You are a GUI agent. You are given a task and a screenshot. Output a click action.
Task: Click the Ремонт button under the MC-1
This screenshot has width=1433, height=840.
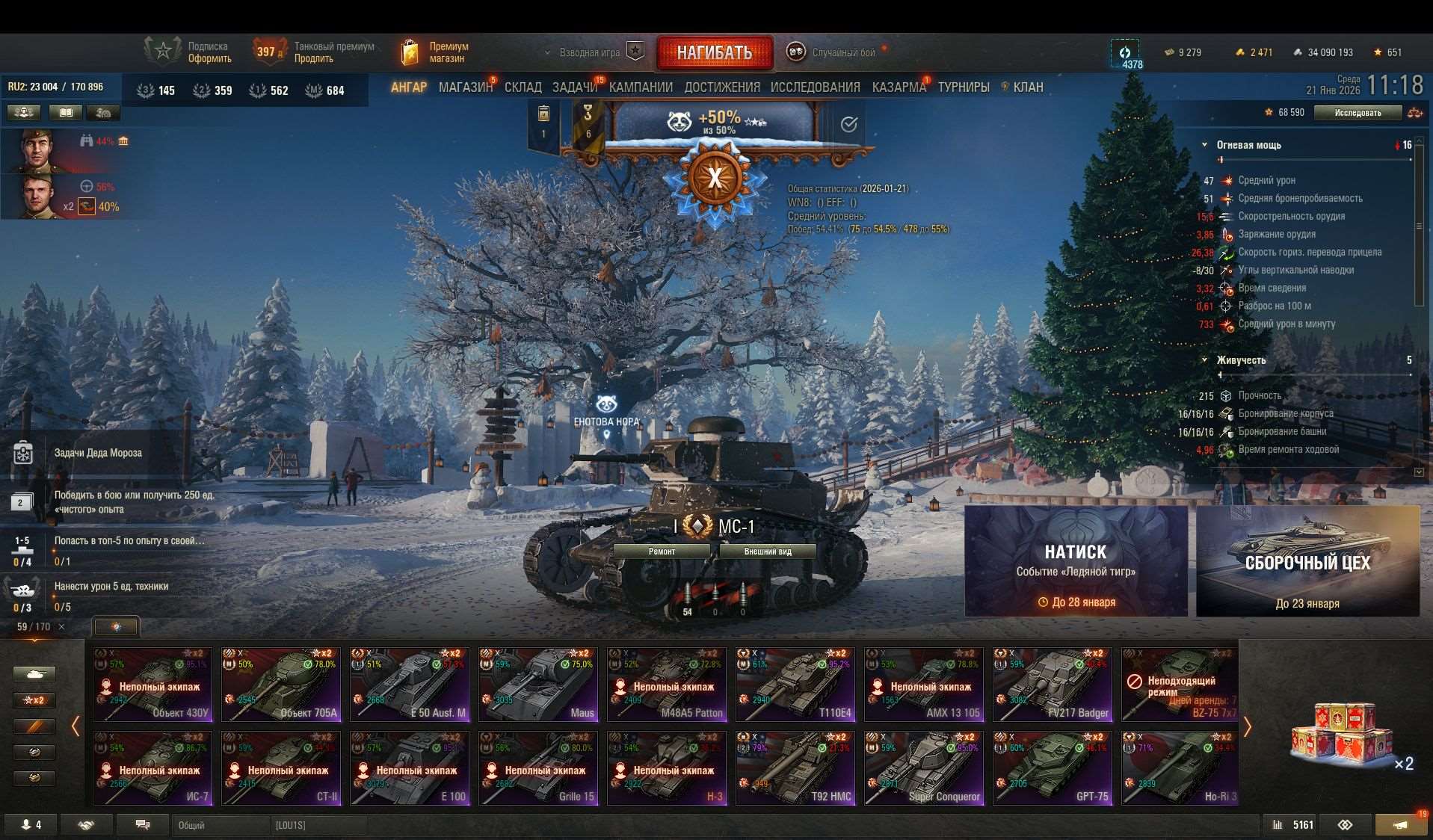[x=661, y=551]
